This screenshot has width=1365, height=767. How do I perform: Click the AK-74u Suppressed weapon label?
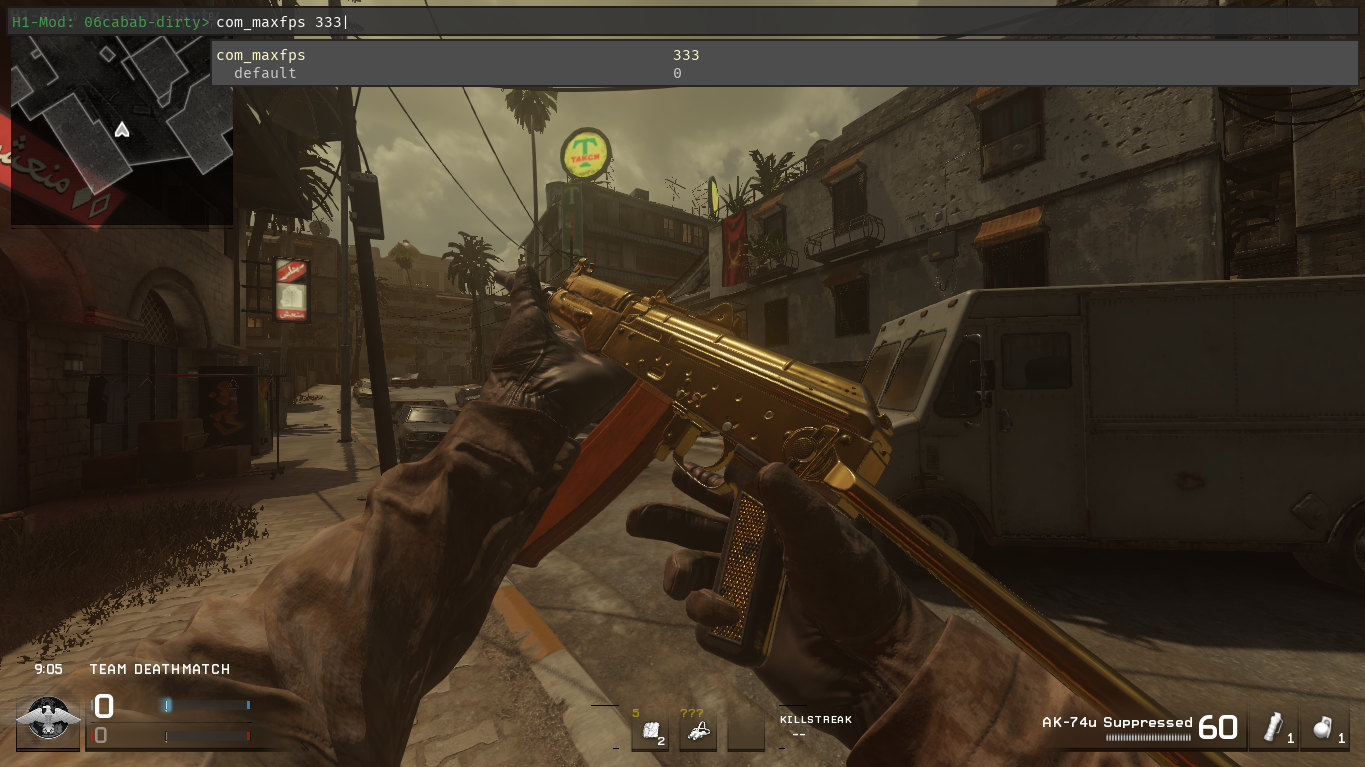(1117, 722)
